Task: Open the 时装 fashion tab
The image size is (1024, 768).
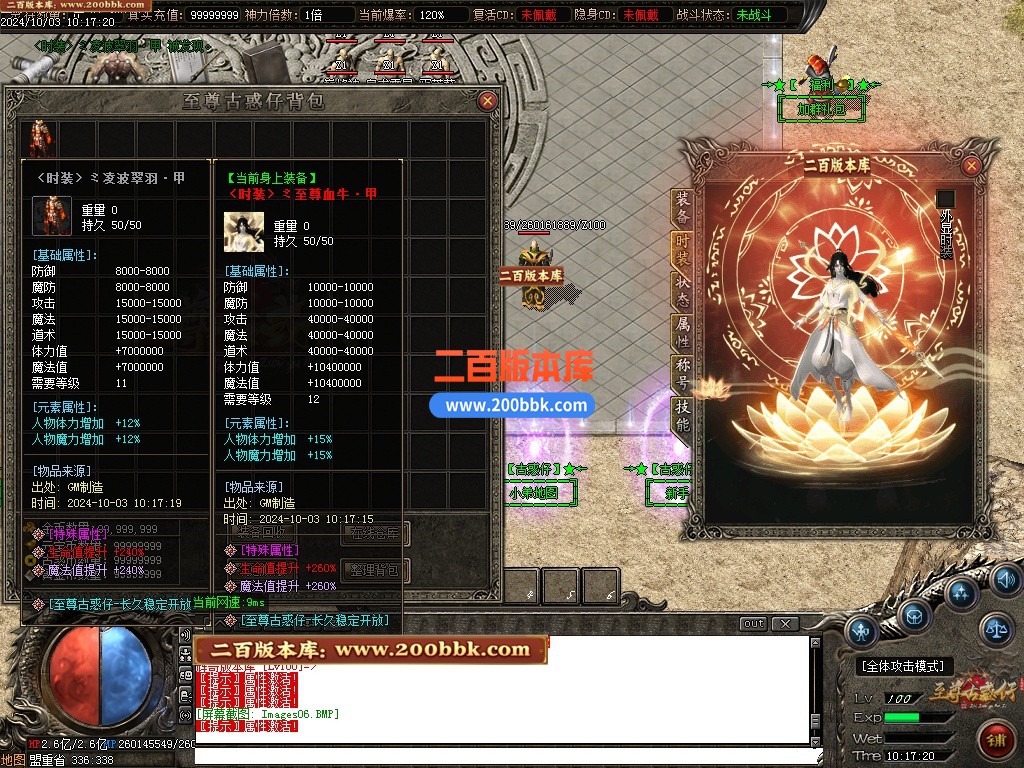Action: coord(682,250)
